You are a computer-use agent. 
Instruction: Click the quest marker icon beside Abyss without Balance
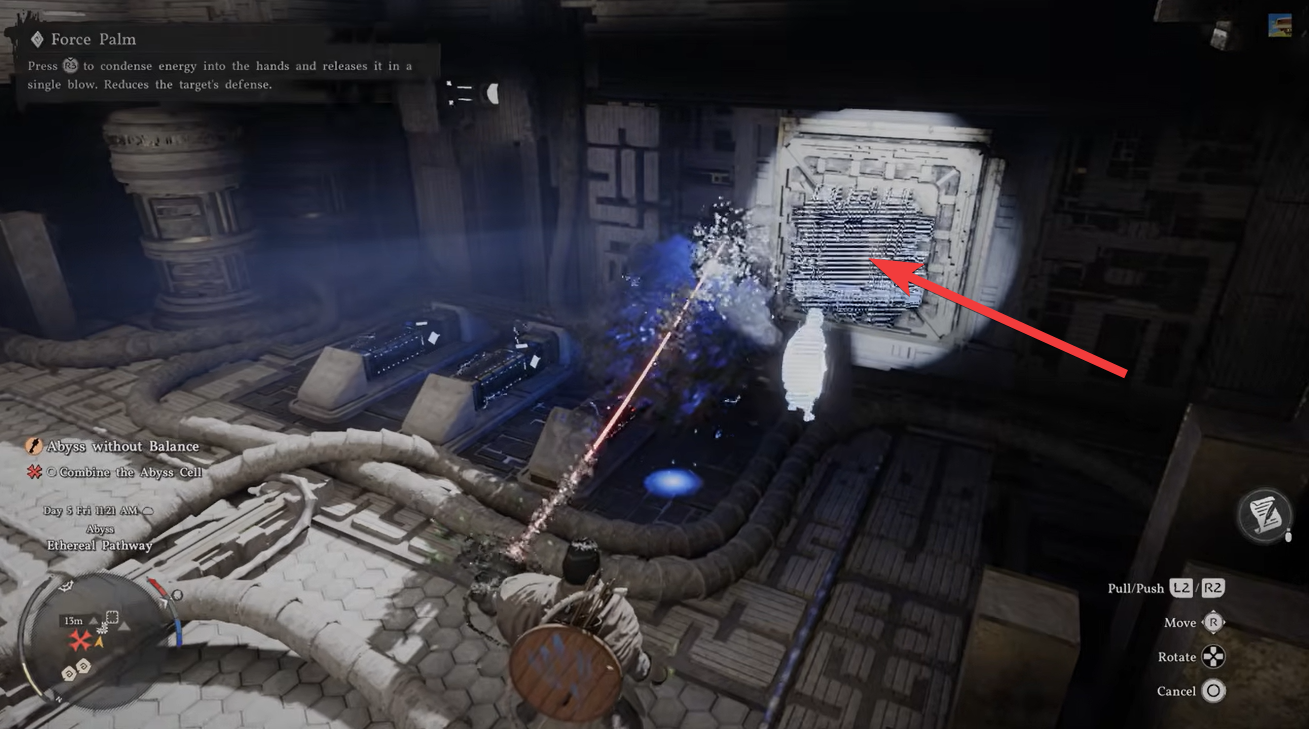32,447
